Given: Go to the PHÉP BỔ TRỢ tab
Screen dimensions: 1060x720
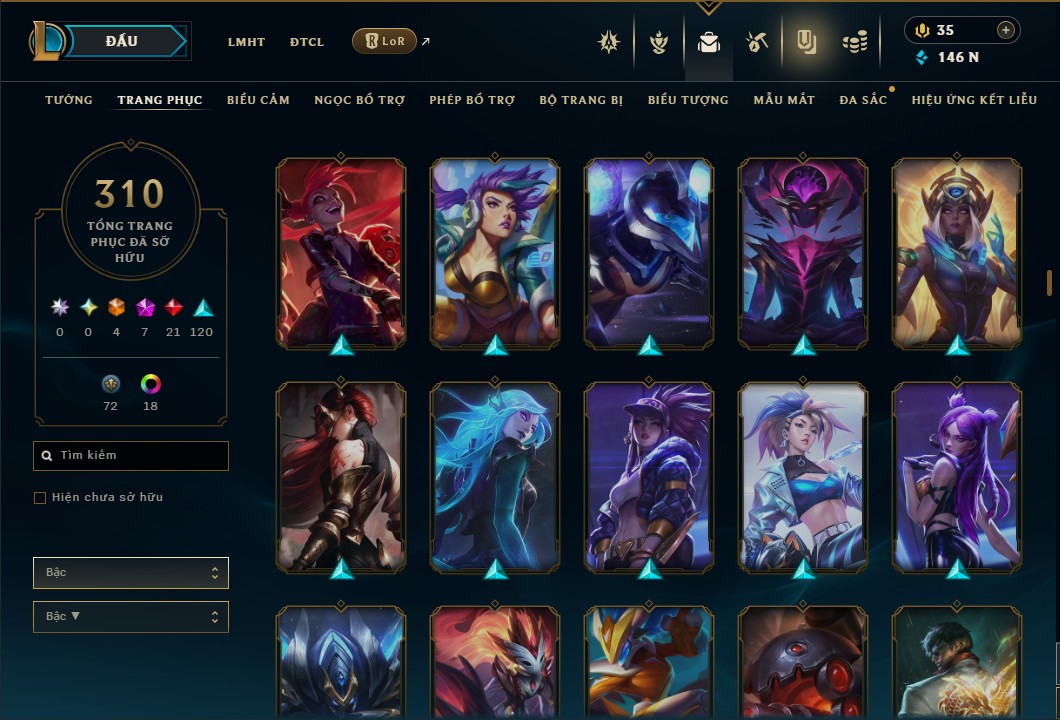Looking at the screenshot, I should click(472, 100).
